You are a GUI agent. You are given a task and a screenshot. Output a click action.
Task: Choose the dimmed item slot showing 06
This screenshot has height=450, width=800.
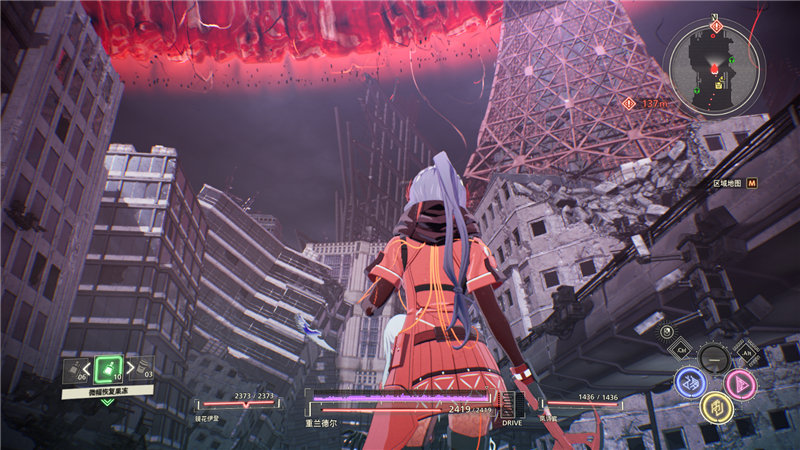click(x=74, y=372)
